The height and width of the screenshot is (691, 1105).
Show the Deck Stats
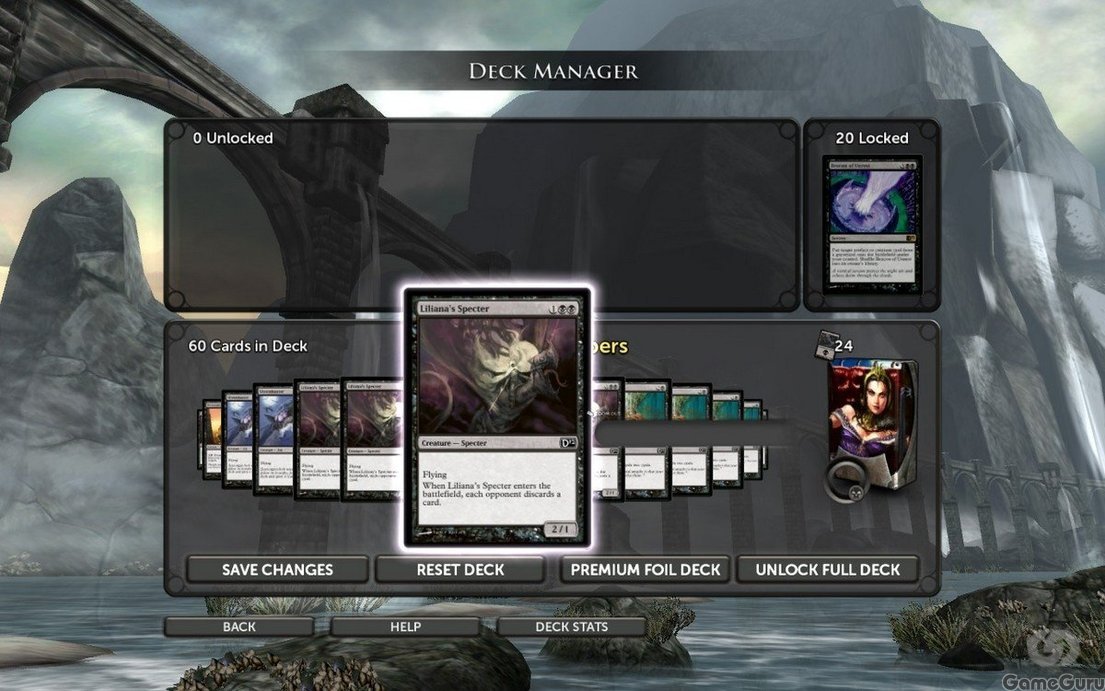[x=571, y=627]
